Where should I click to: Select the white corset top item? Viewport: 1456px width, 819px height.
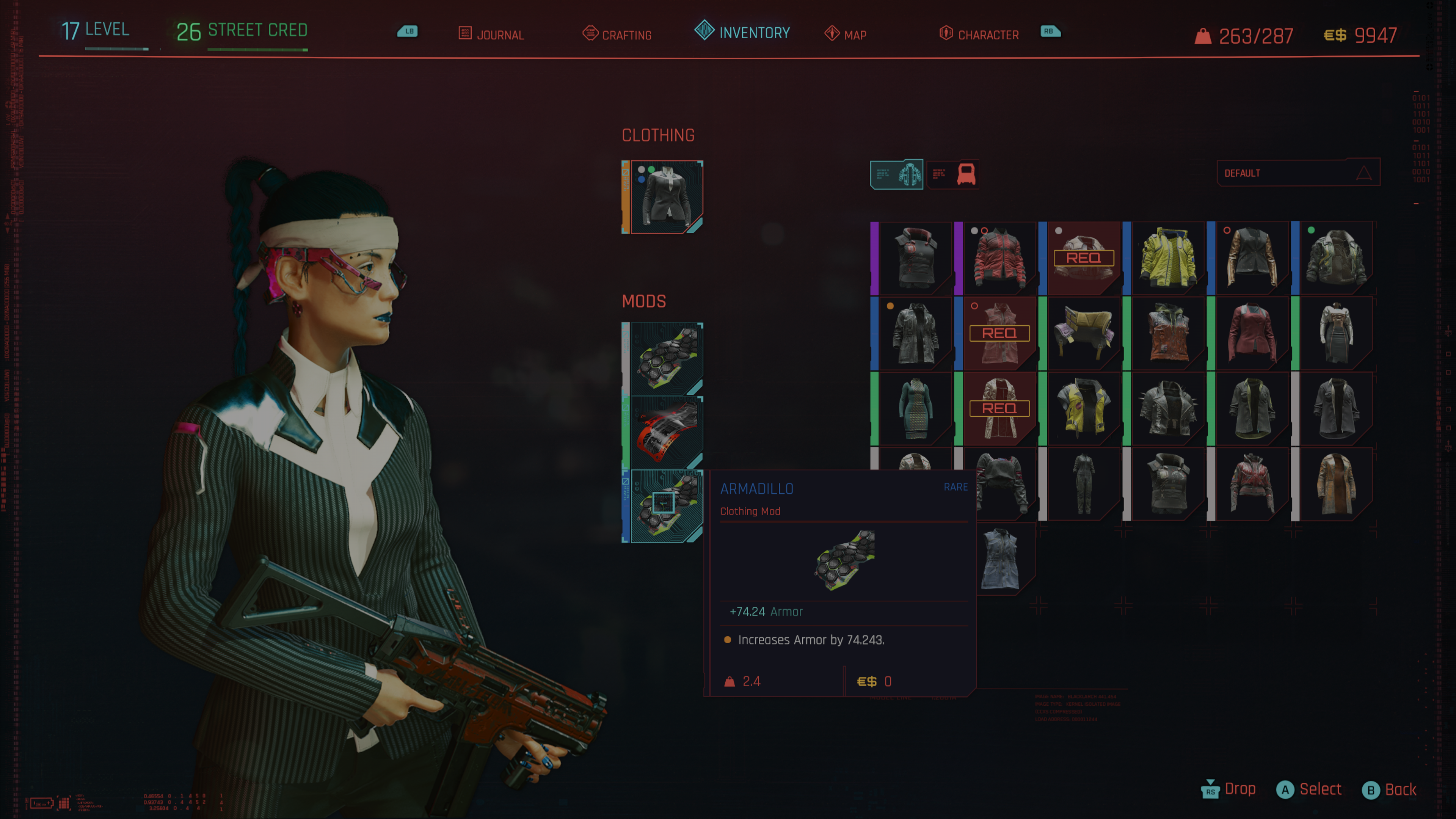pos(1336,334)
